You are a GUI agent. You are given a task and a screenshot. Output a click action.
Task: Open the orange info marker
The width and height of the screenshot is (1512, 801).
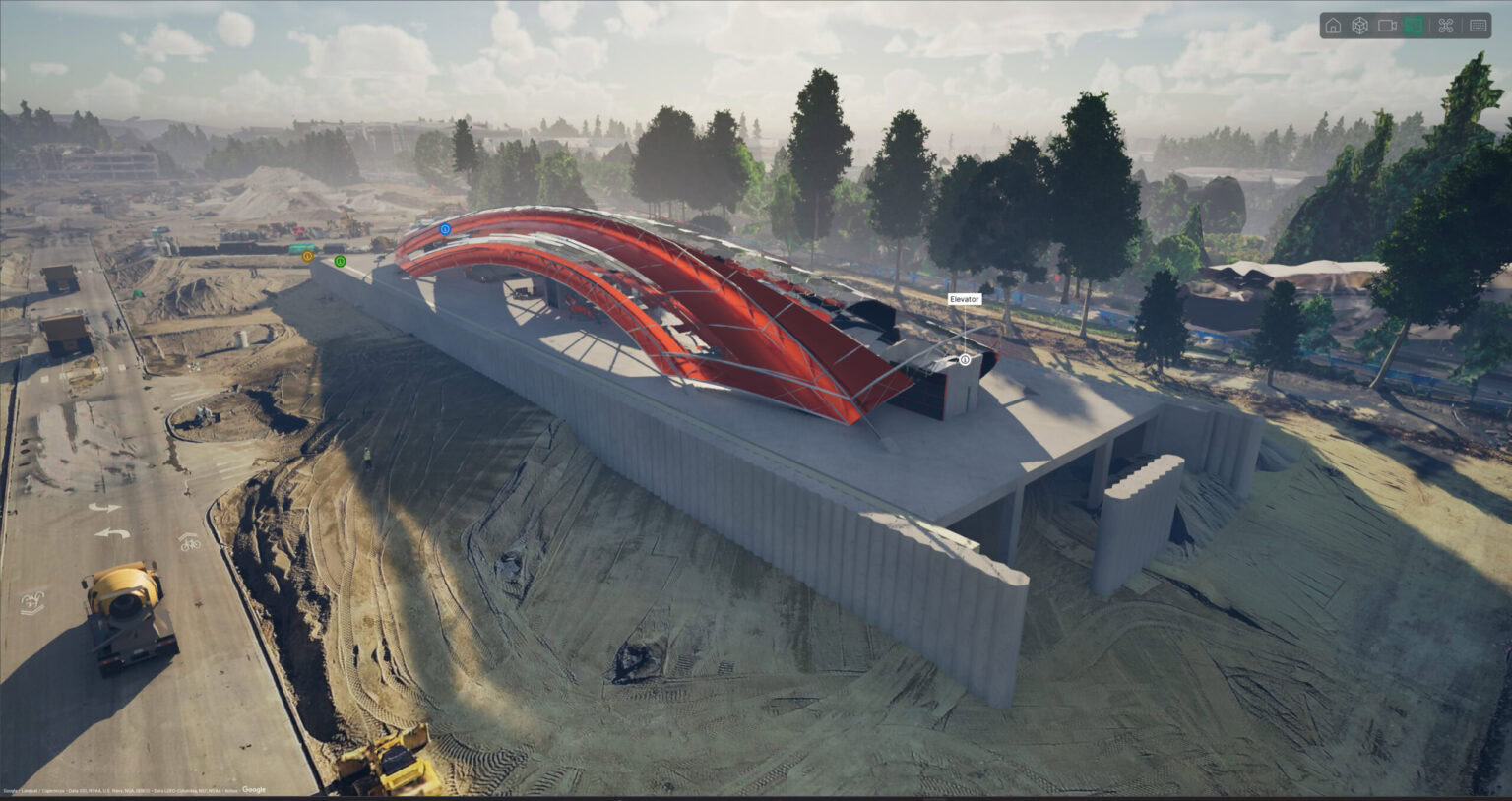click(x=308, y=256)
